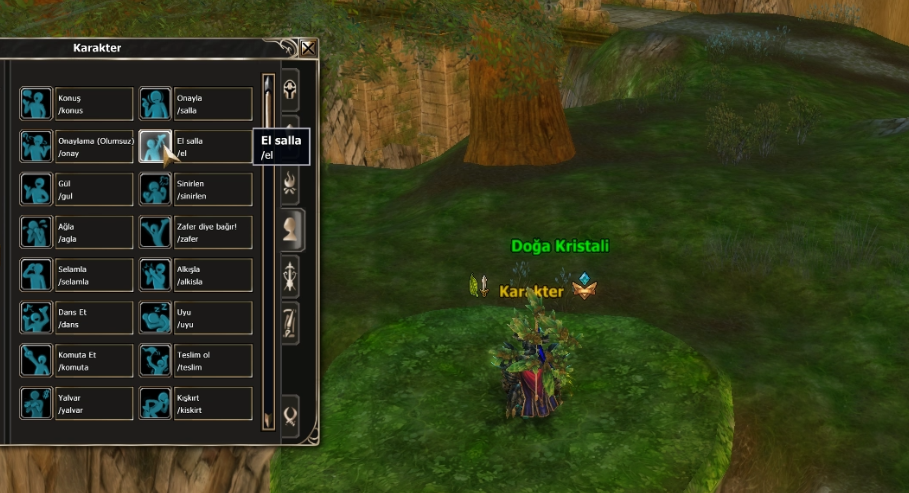Trigger the Gül laugh emote

[36, 190]
